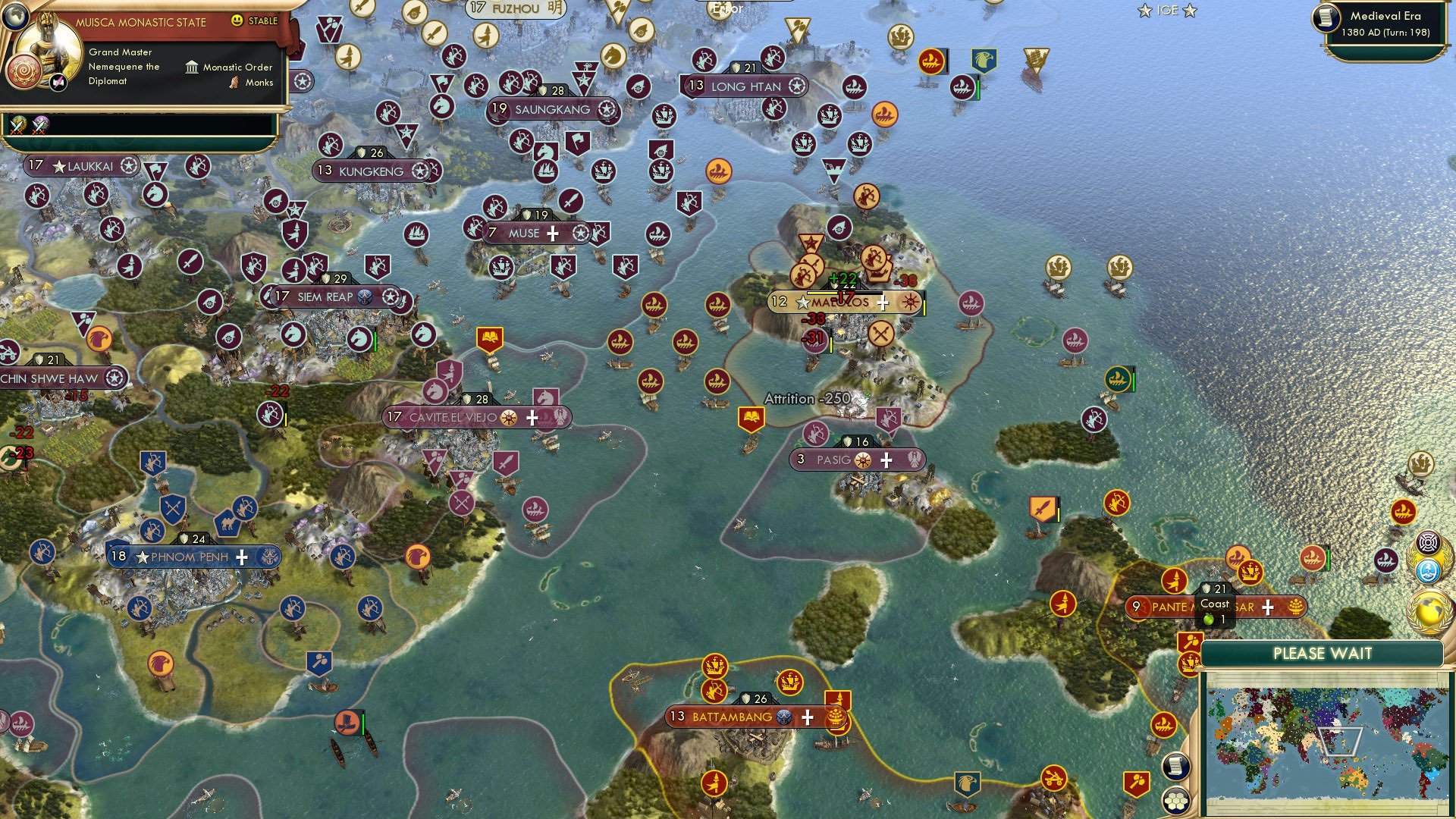This screenshot has width=1456, height=819.
Task: Open the Battambang city banner
Action: pos(732,717)
